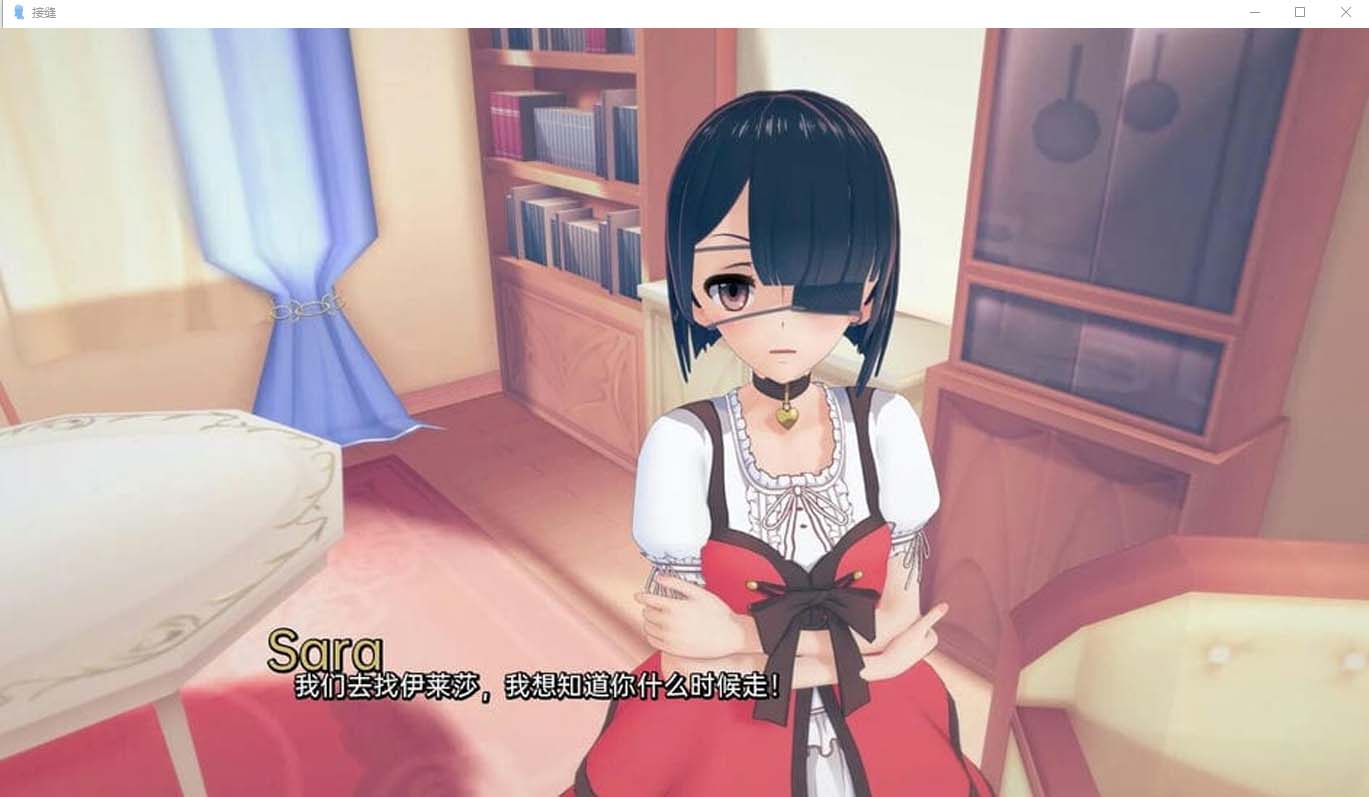1369x797 pixels.
Task: Click the bookshelf behind Sara
Action: click(x=560, y=200)
